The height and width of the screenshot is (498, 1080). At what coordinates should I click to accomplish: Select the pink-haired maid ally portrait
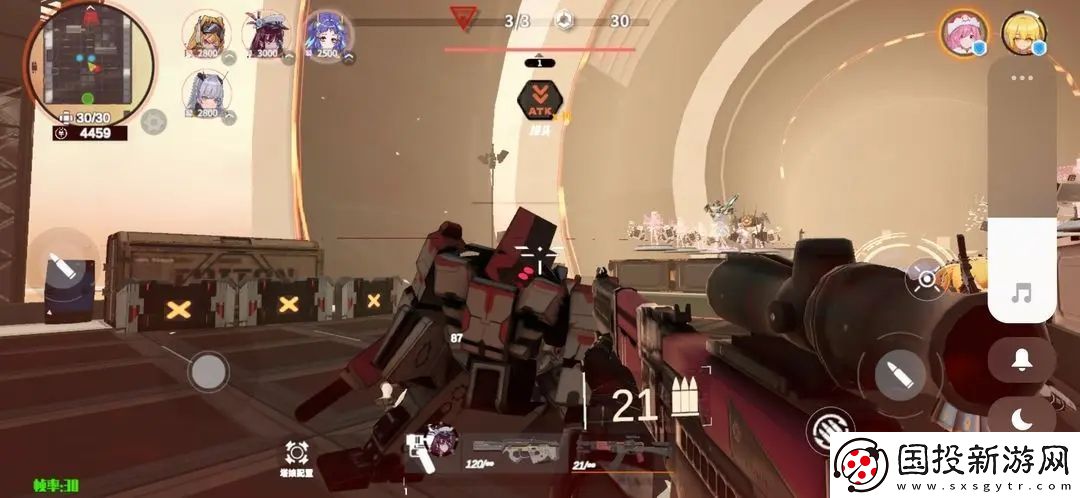(x=964, y=35)
